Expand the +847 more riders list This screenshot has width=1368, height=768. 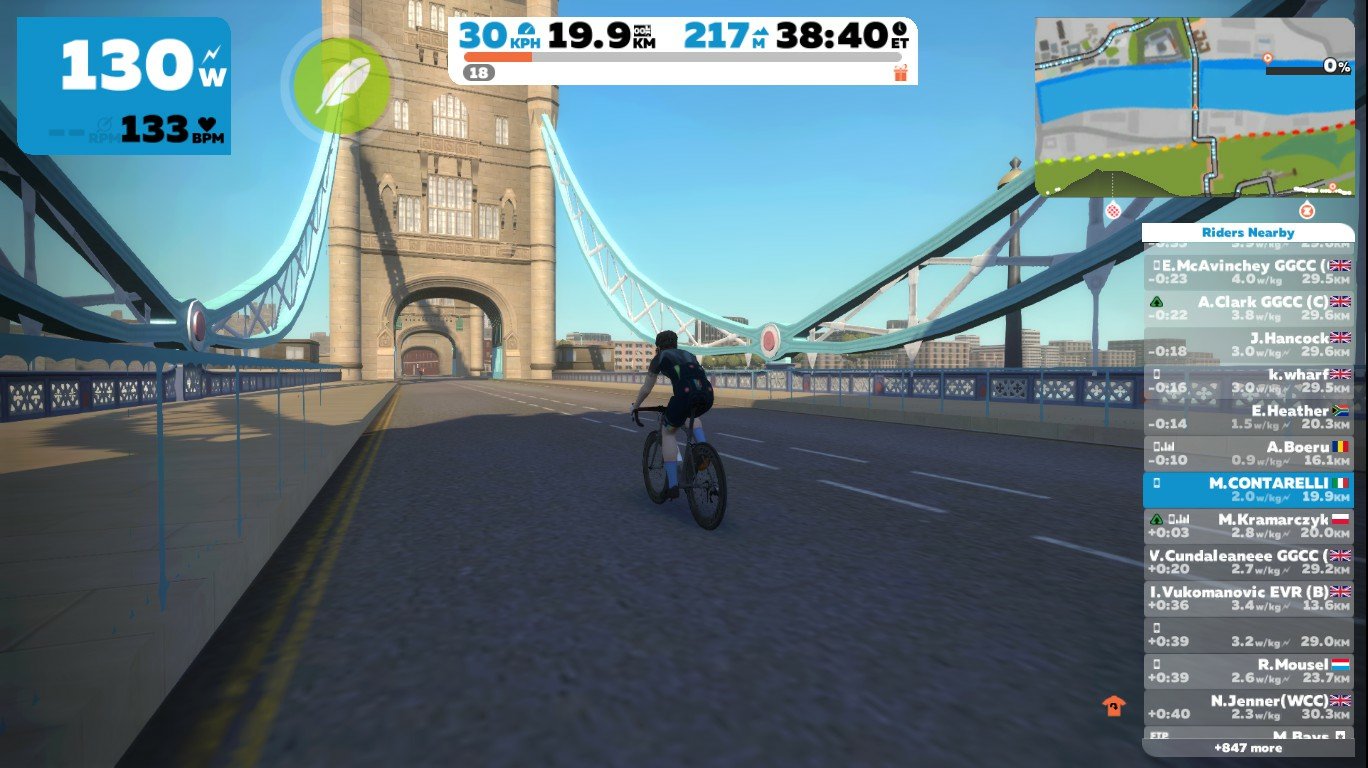1248,748
